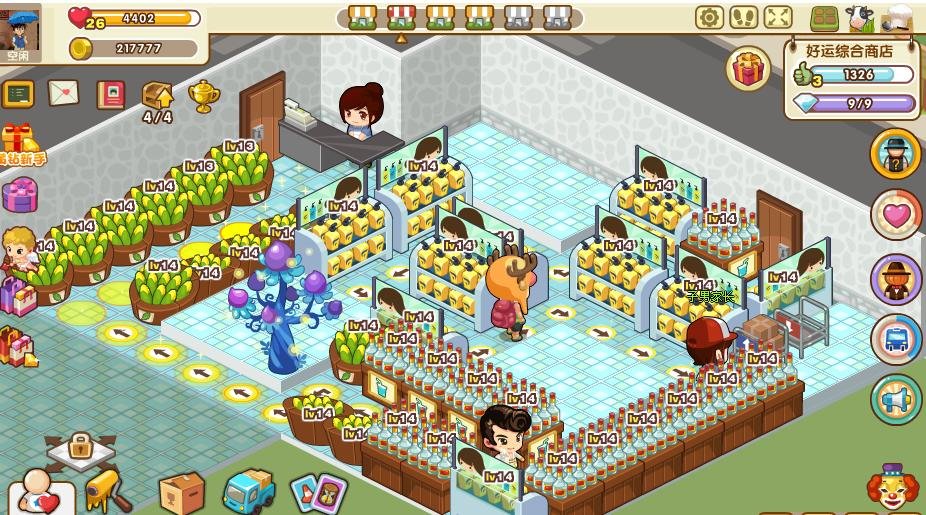The image size is (926, 515).
Task: Open the chef hat kitchen icon
Action: point(899,17)
